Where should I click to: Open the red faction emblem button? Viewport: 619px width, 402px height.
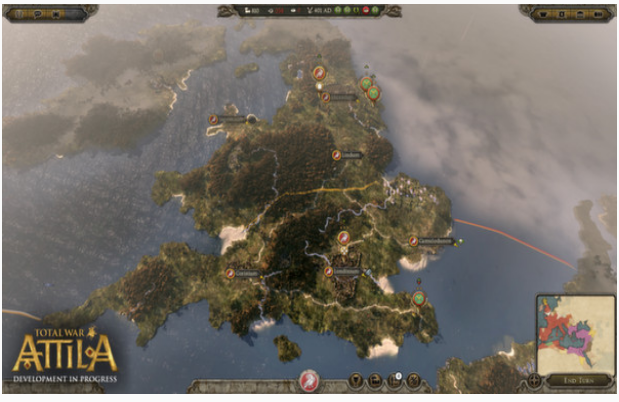[x=310, y=382]
